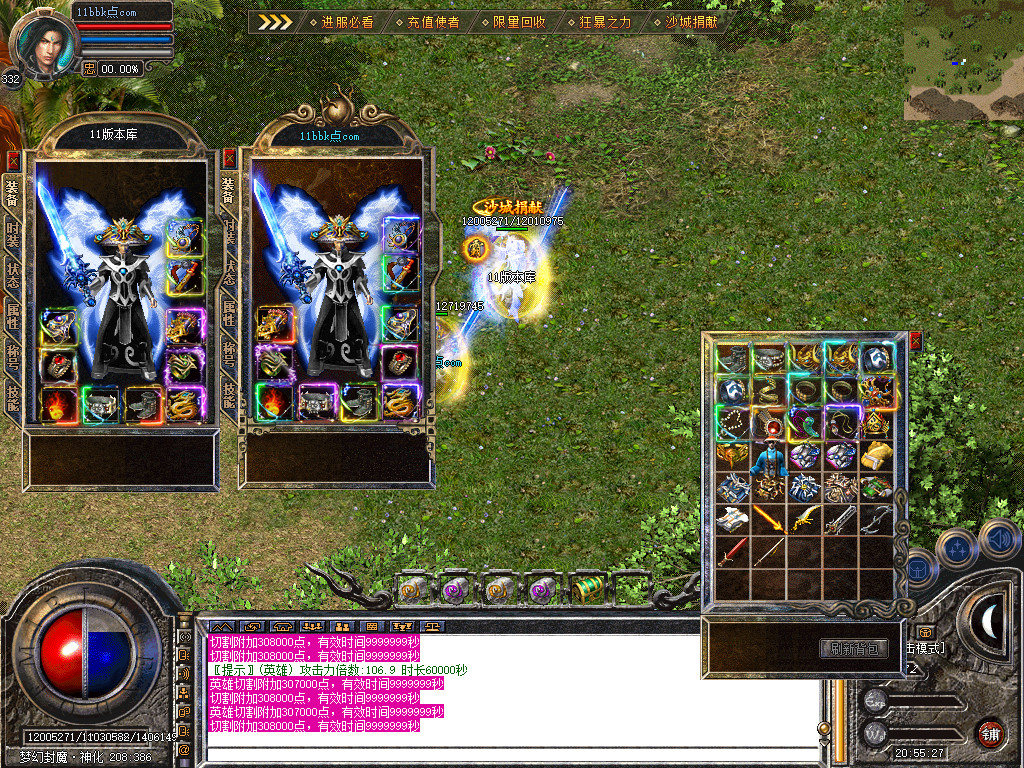The image size is (1024, 768).
Task: Switch to 时装 tab in 11版本库 panel
Action: pyautogui.click(x=13, y=235)
